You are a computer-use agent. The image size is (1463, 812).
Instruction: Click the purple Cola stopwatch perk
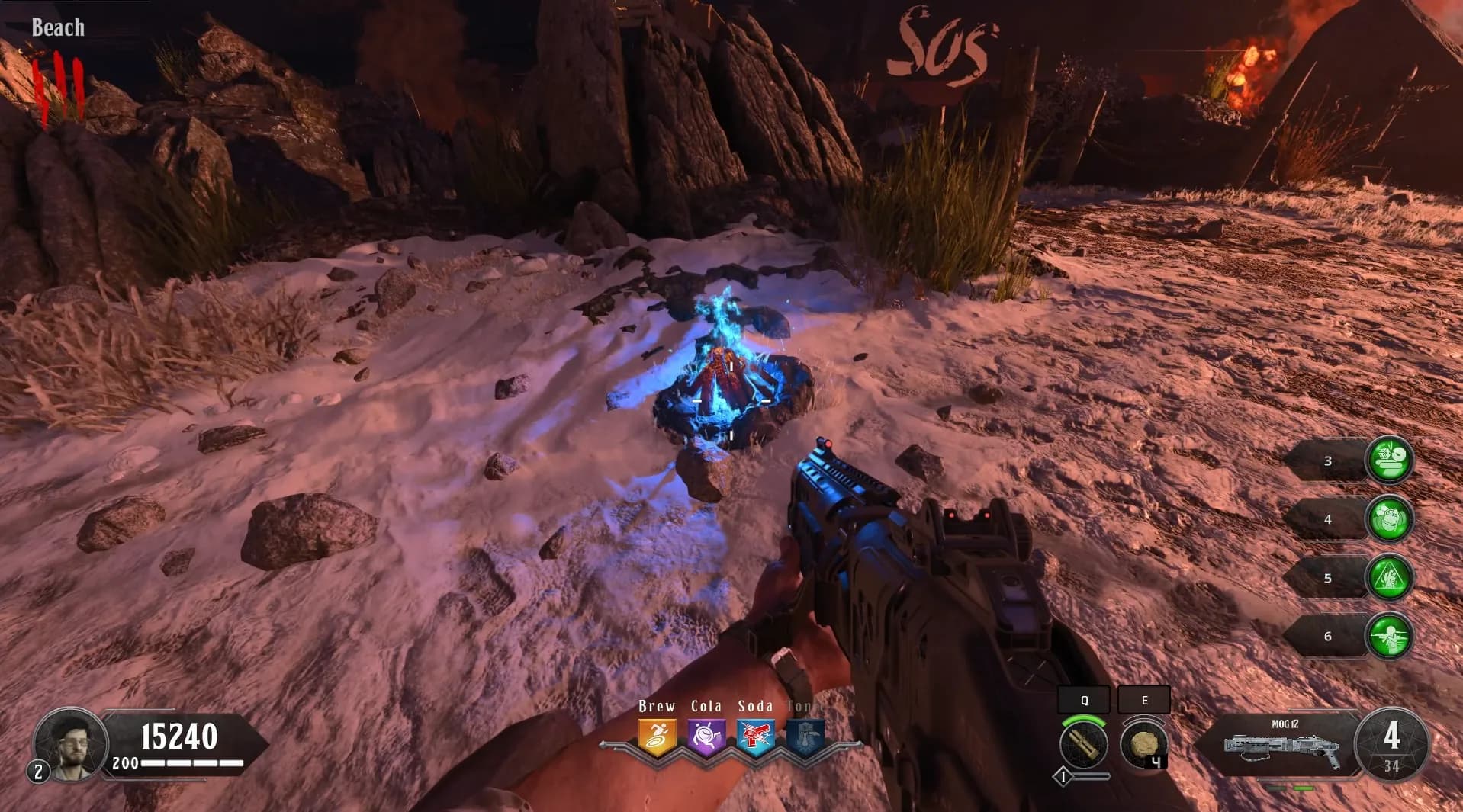pos(706,738)
